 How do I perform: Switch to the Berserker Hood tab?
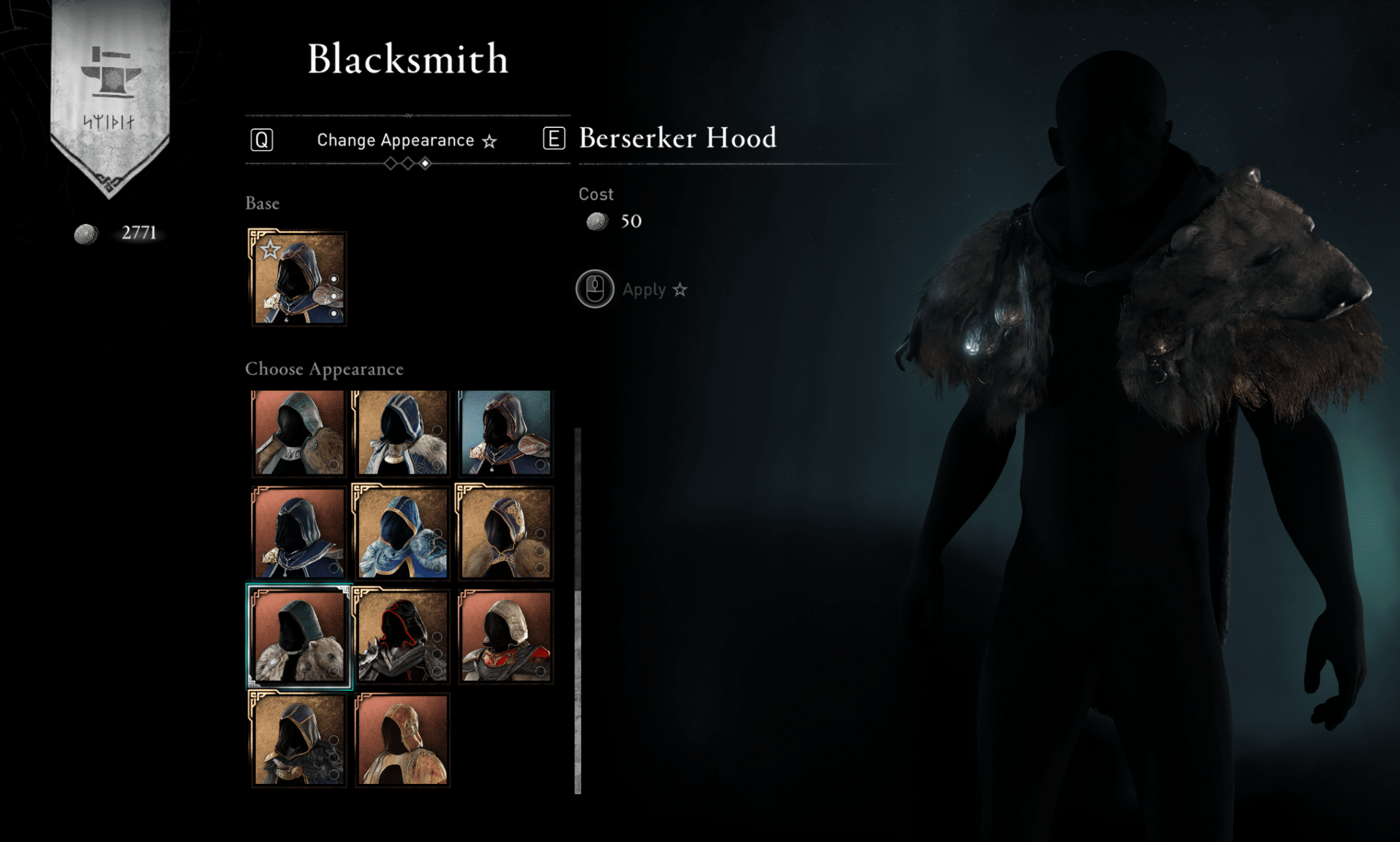677,138
